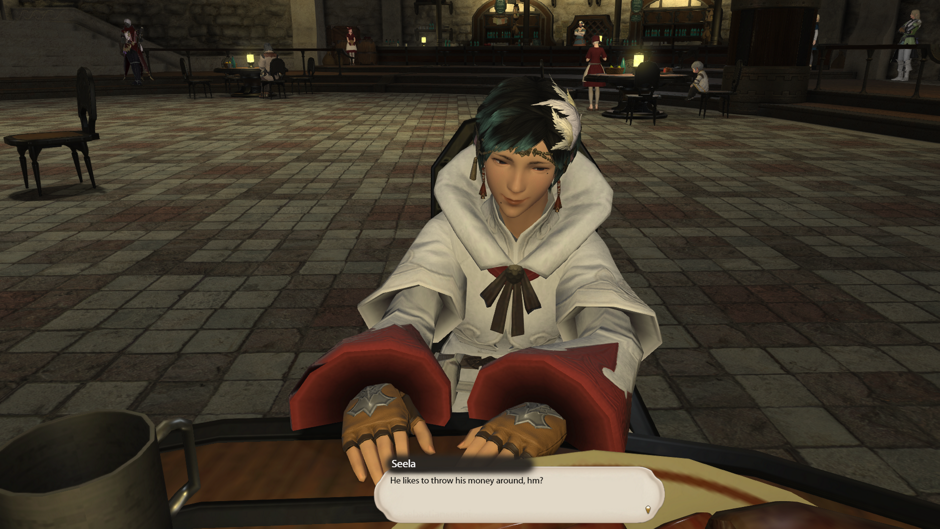Click the dialogue continue arrow indicator
Image resolution: width=940 pixels, height=529 pixels.
[648, 510]
